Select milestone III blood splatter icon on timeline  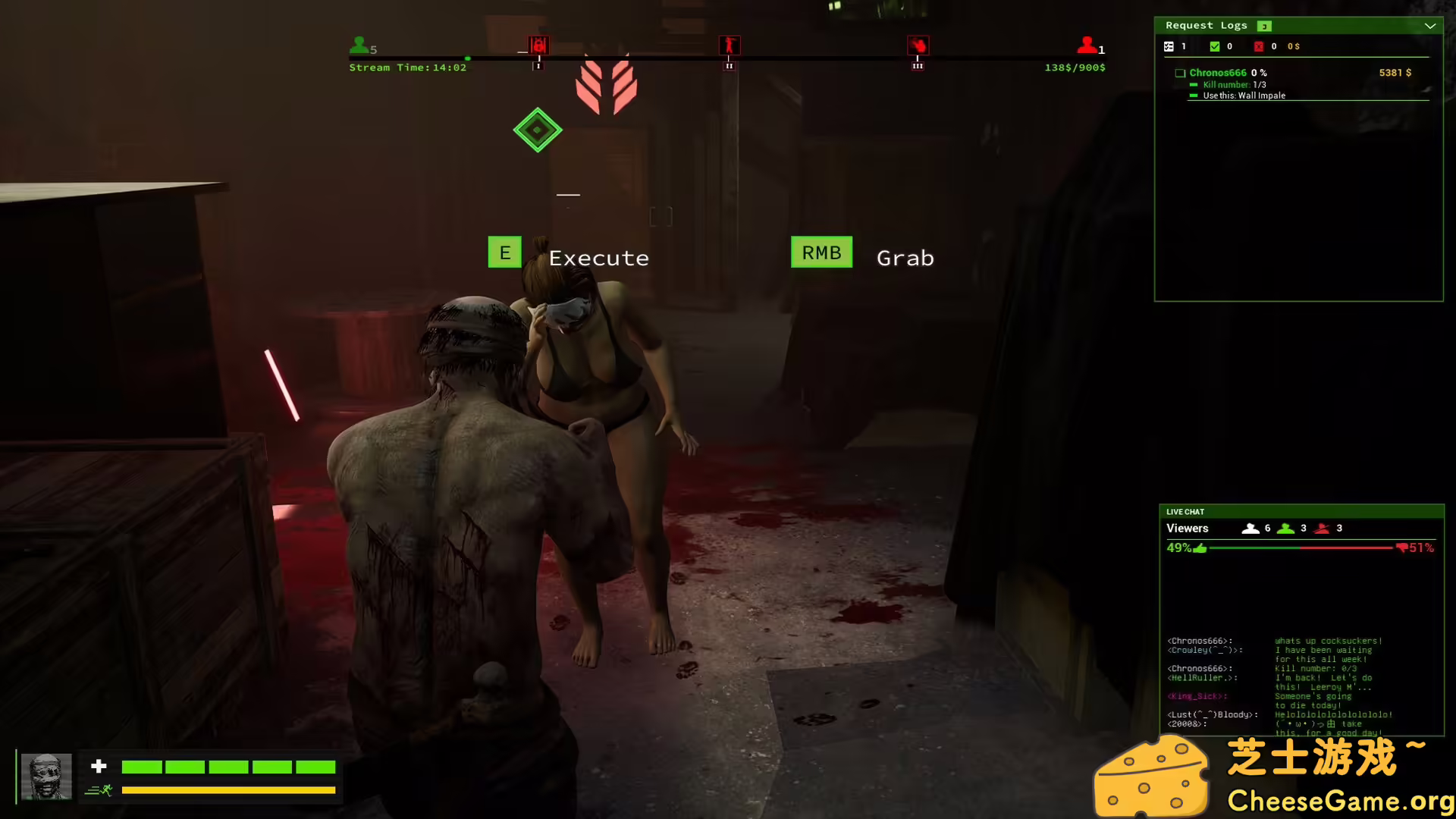918,46
